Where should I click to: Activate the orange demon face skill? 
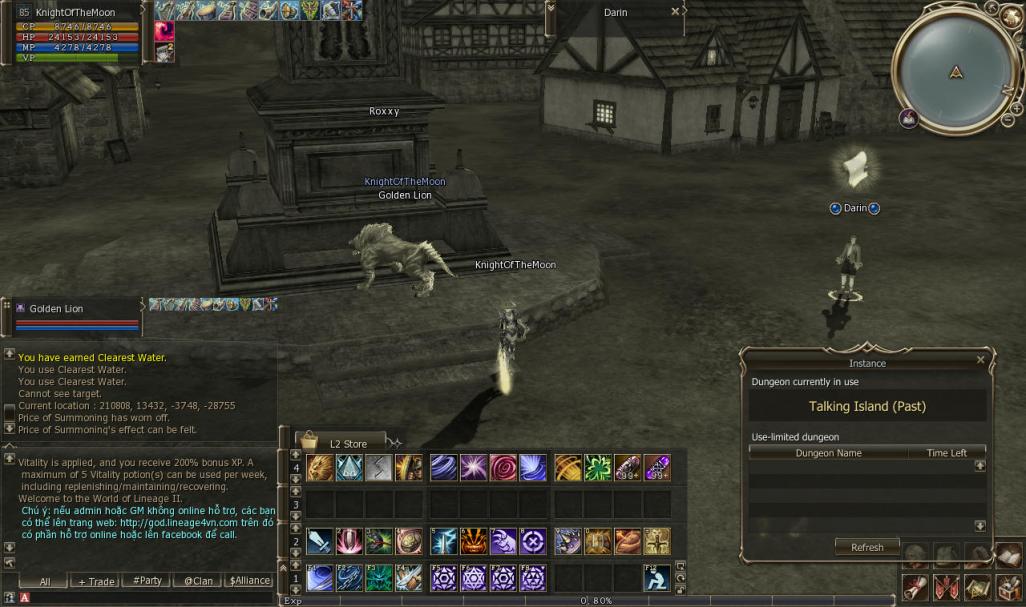pos(474,541)
